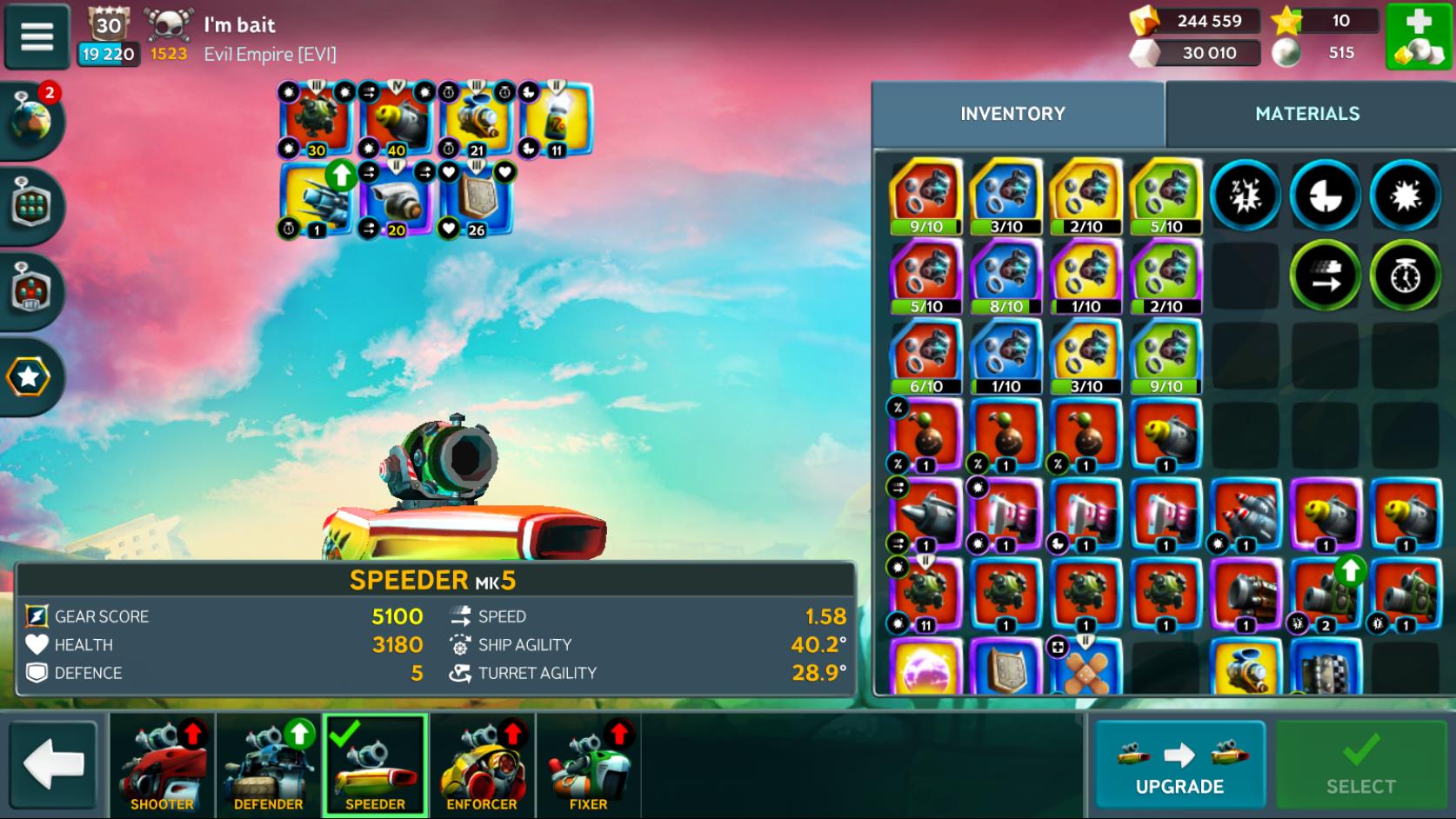Open the green plus buy-currency shop
The height and width of the screenshot is (819, 1456).
tap(1418, 37)
